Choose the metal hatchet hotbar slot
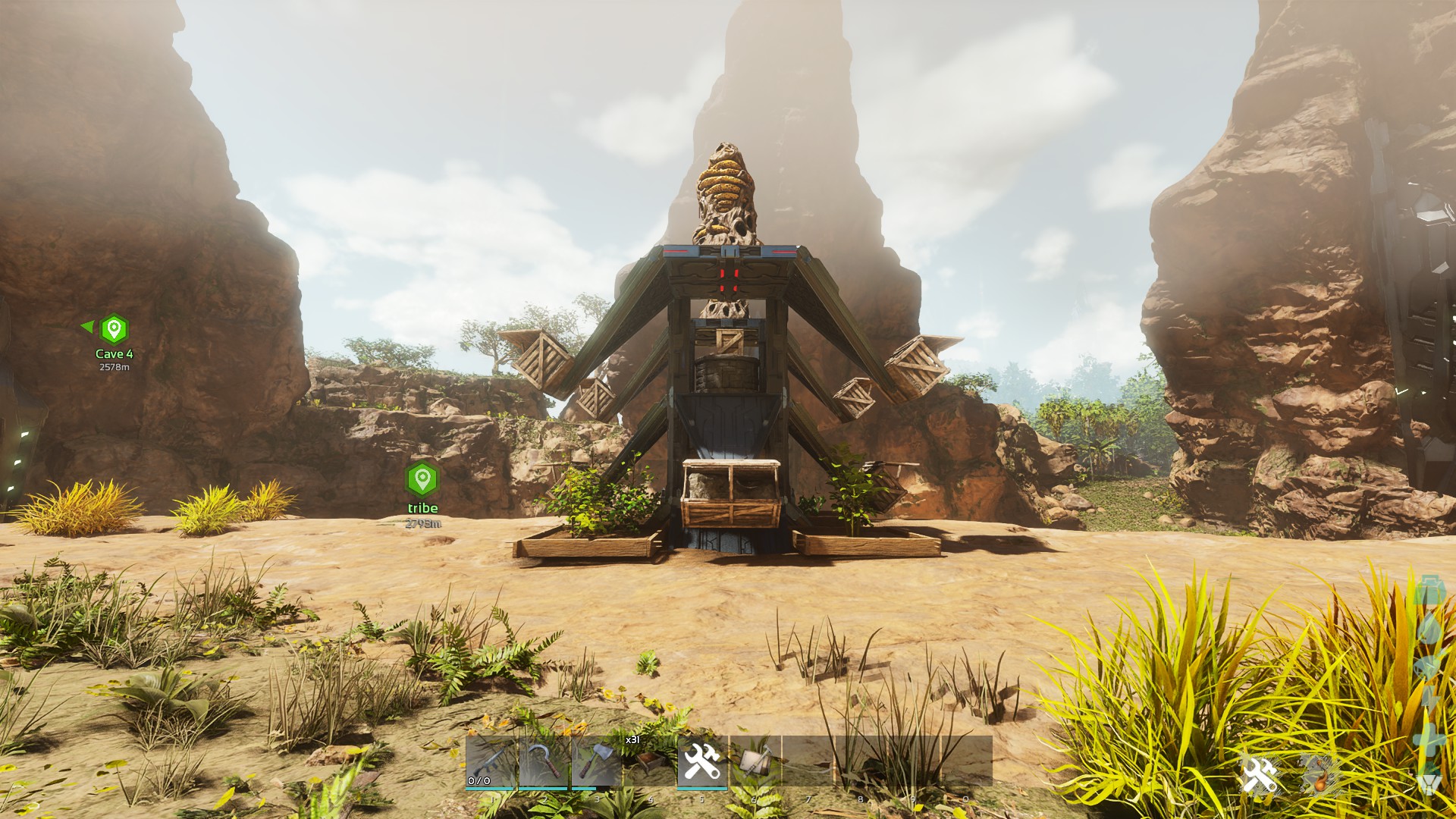Viewport: 1456px width, 819px height. [596, 761]
